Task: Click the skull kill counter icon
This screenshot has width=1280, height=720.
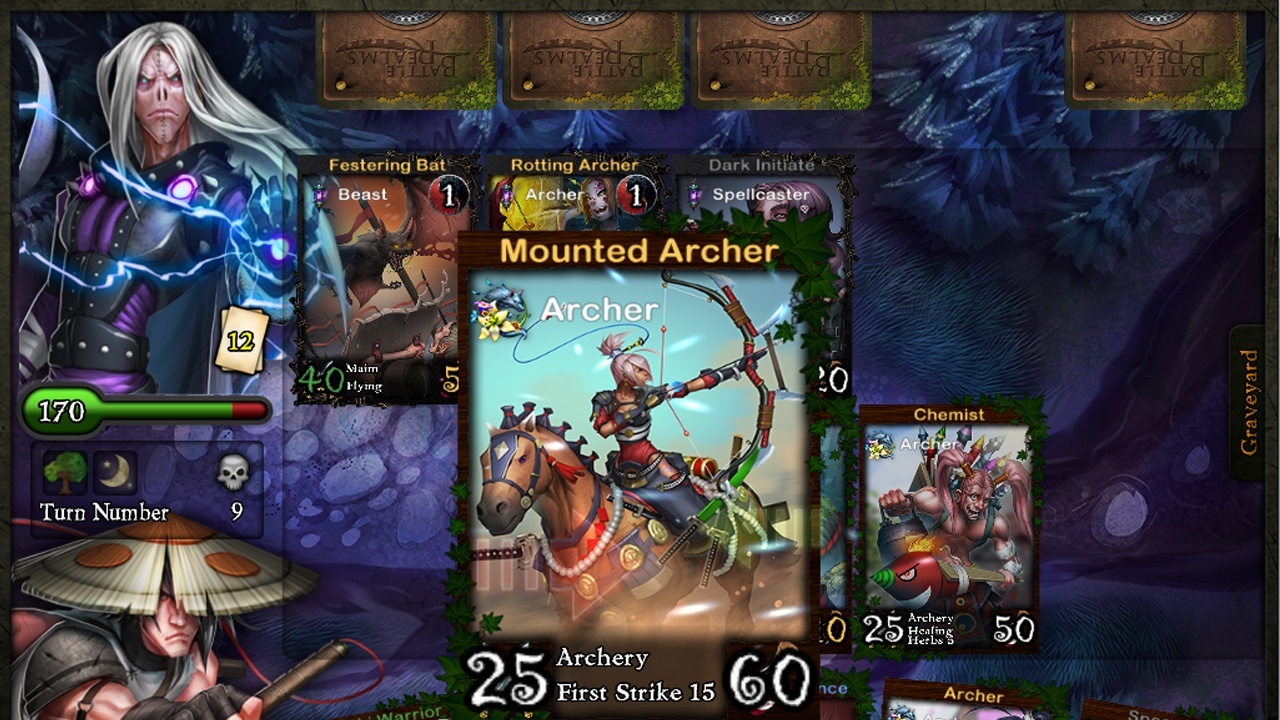Action: coord(232,474)
